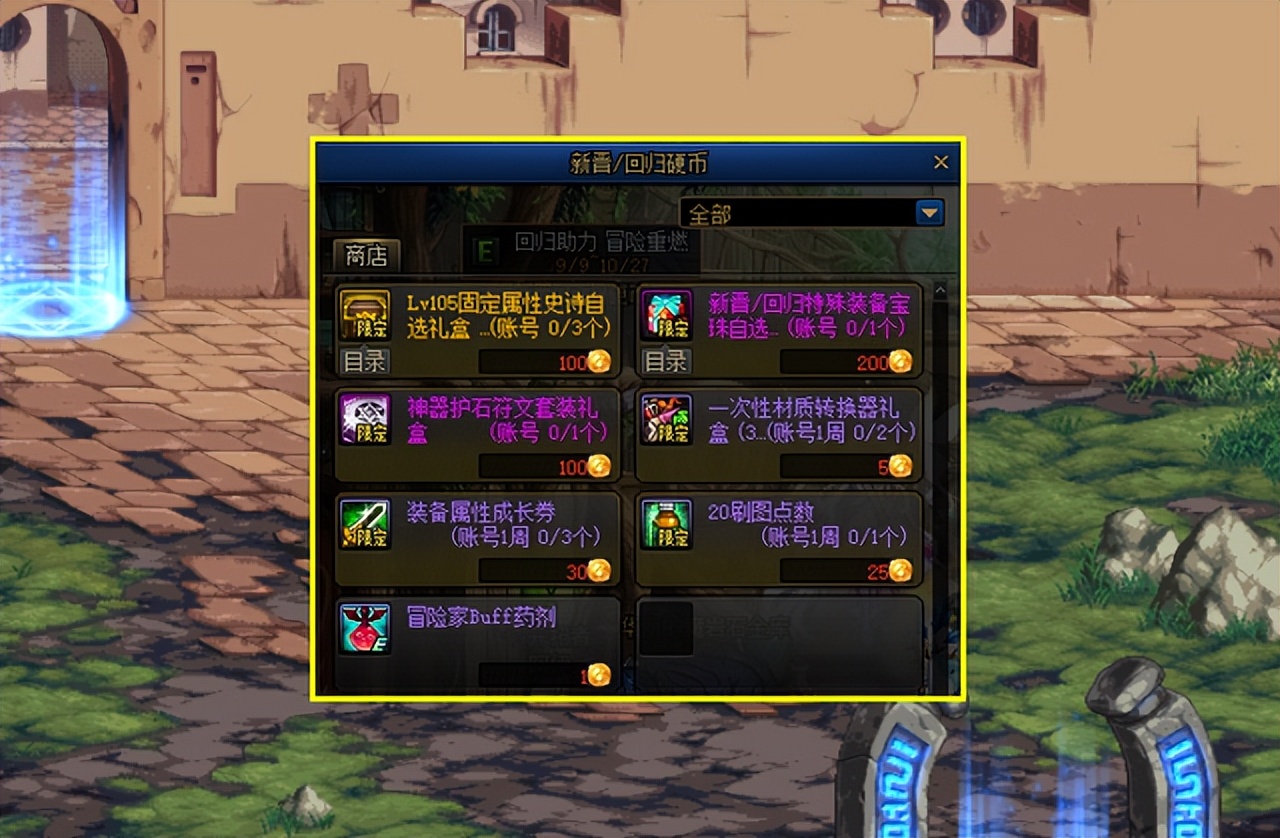Click the scrollbar up arrow

(x=940, y=291)
